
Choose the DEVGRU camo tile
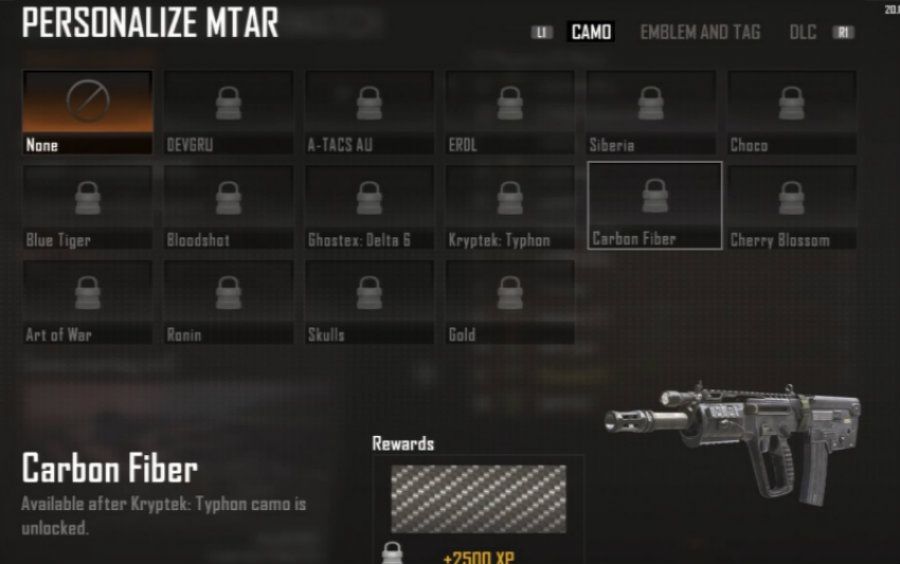[x=229, y=112]
